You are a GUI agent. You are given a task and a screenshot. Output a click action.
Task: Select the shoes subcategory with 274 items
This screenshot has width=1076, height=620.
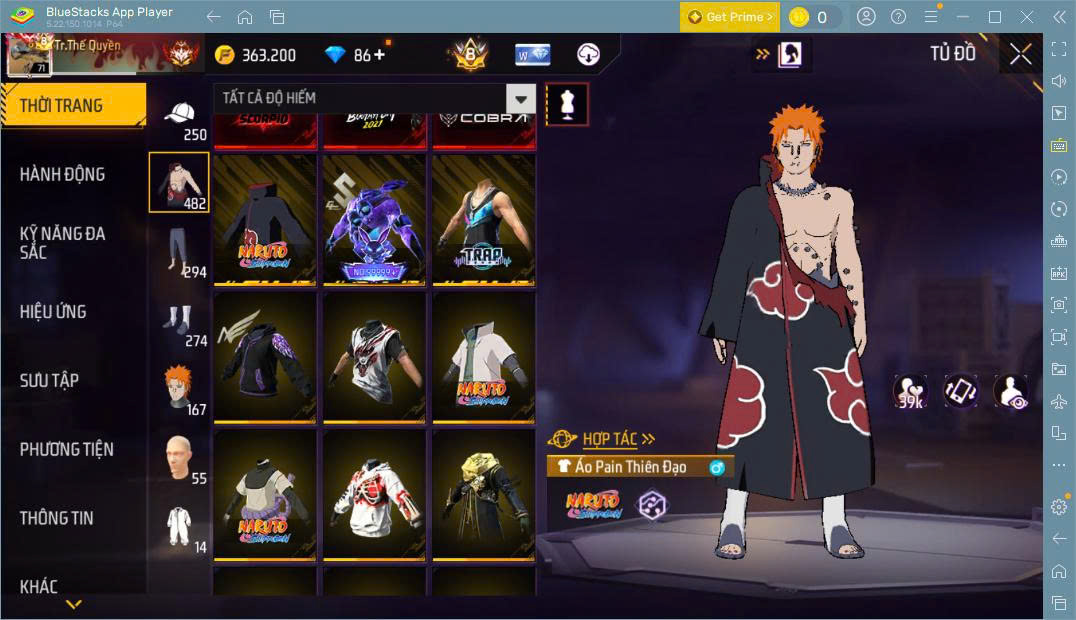[180, 322]
